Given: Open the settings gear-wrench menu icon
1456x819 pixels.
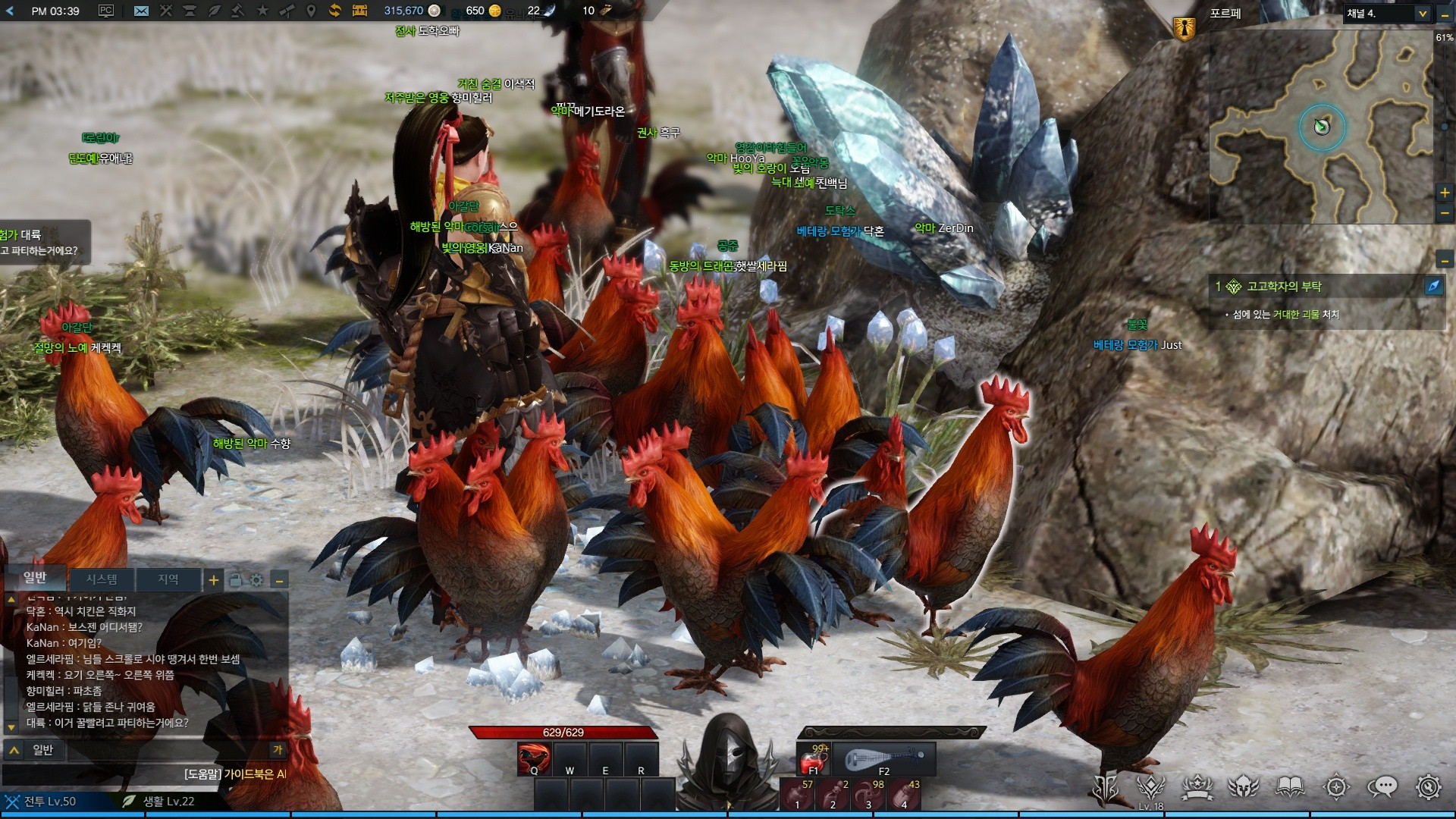Looking at the screenshot, I should 1428,787.
